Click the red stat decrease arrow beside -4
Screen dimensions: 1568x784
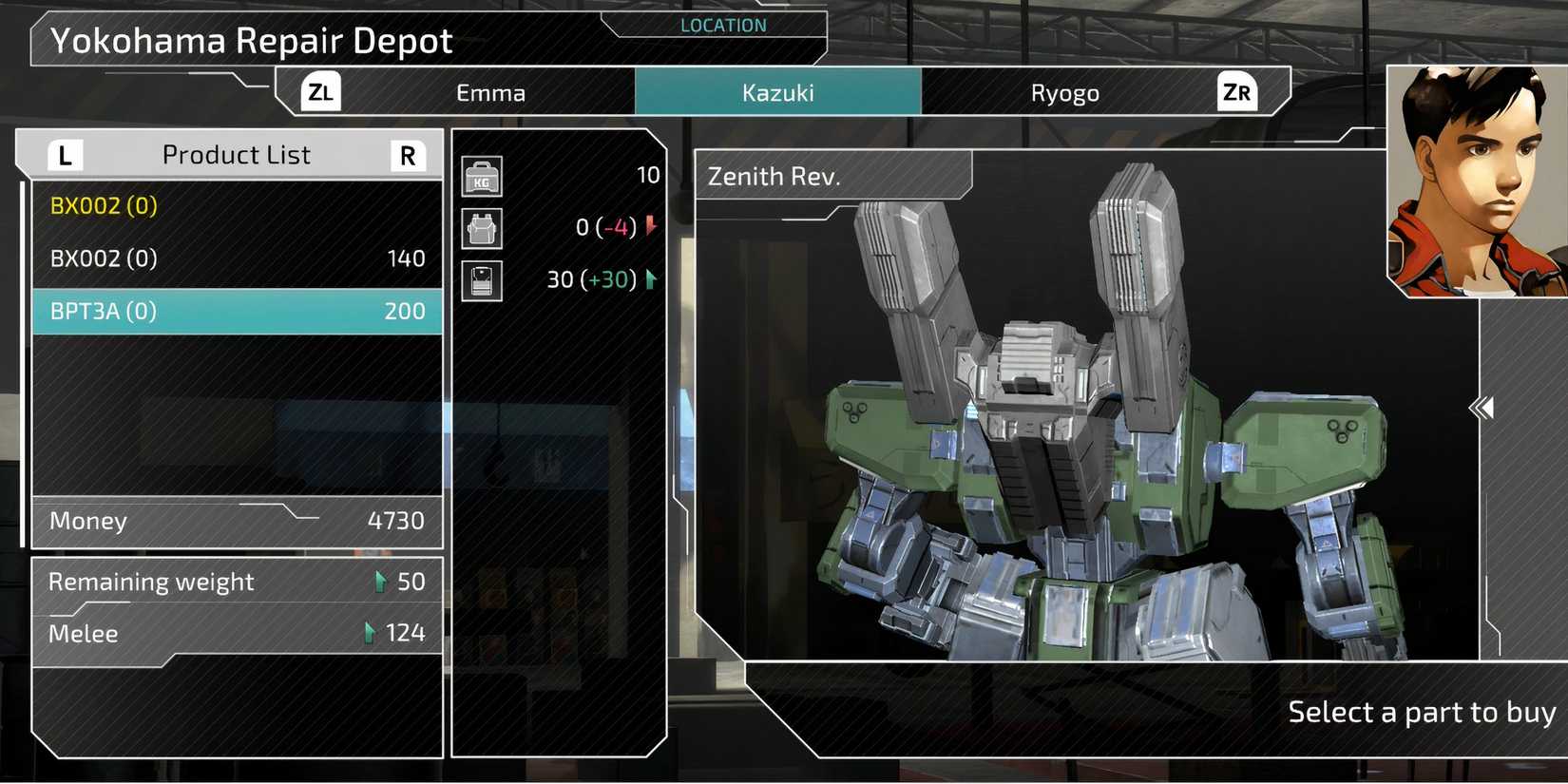point(650,228)
